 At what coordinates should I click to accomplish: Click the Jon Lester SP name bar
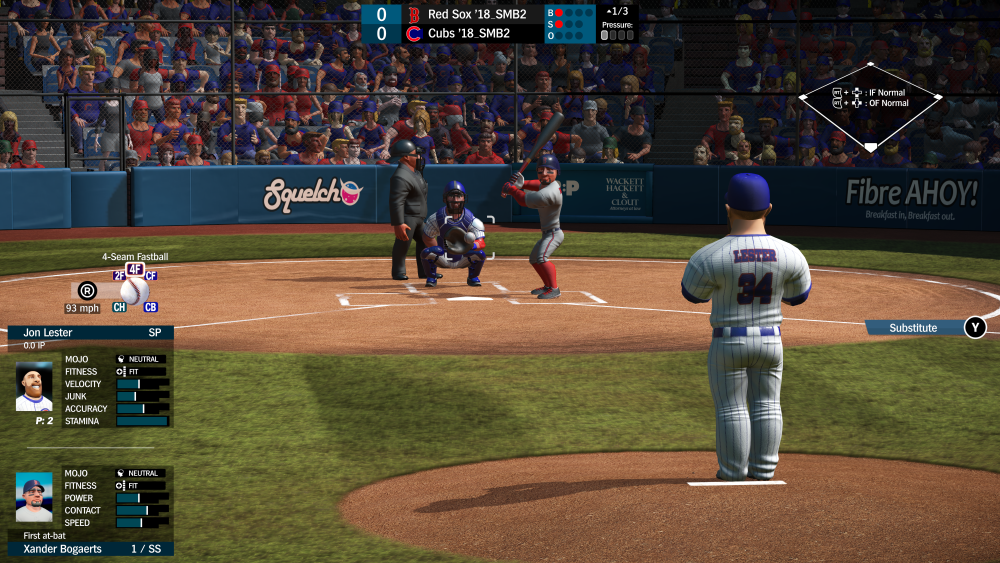[90, 332]
